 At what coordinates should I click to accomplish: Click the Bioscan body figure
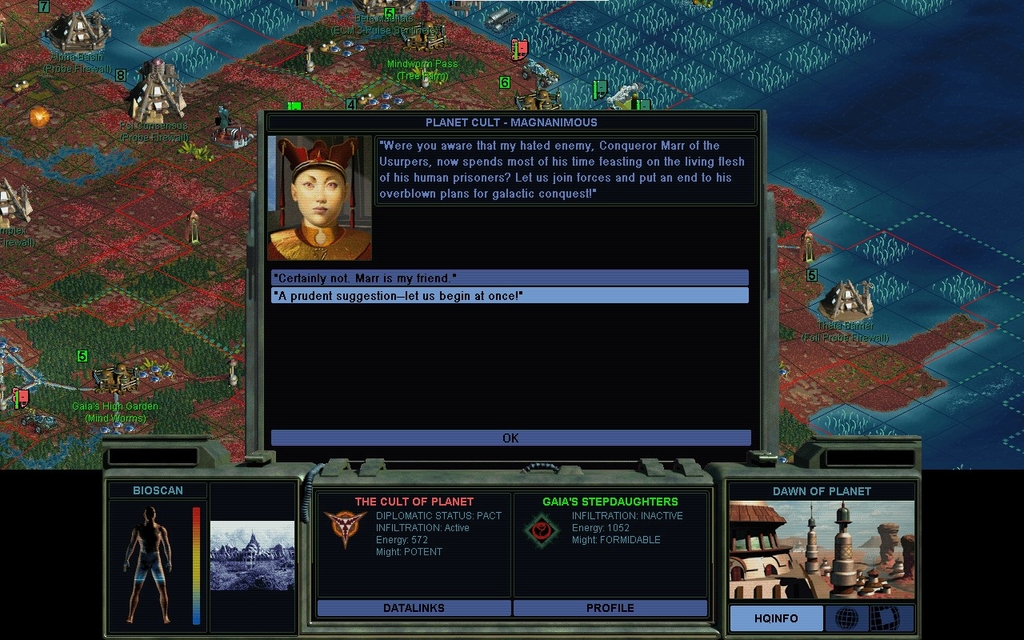click(149, 563)
